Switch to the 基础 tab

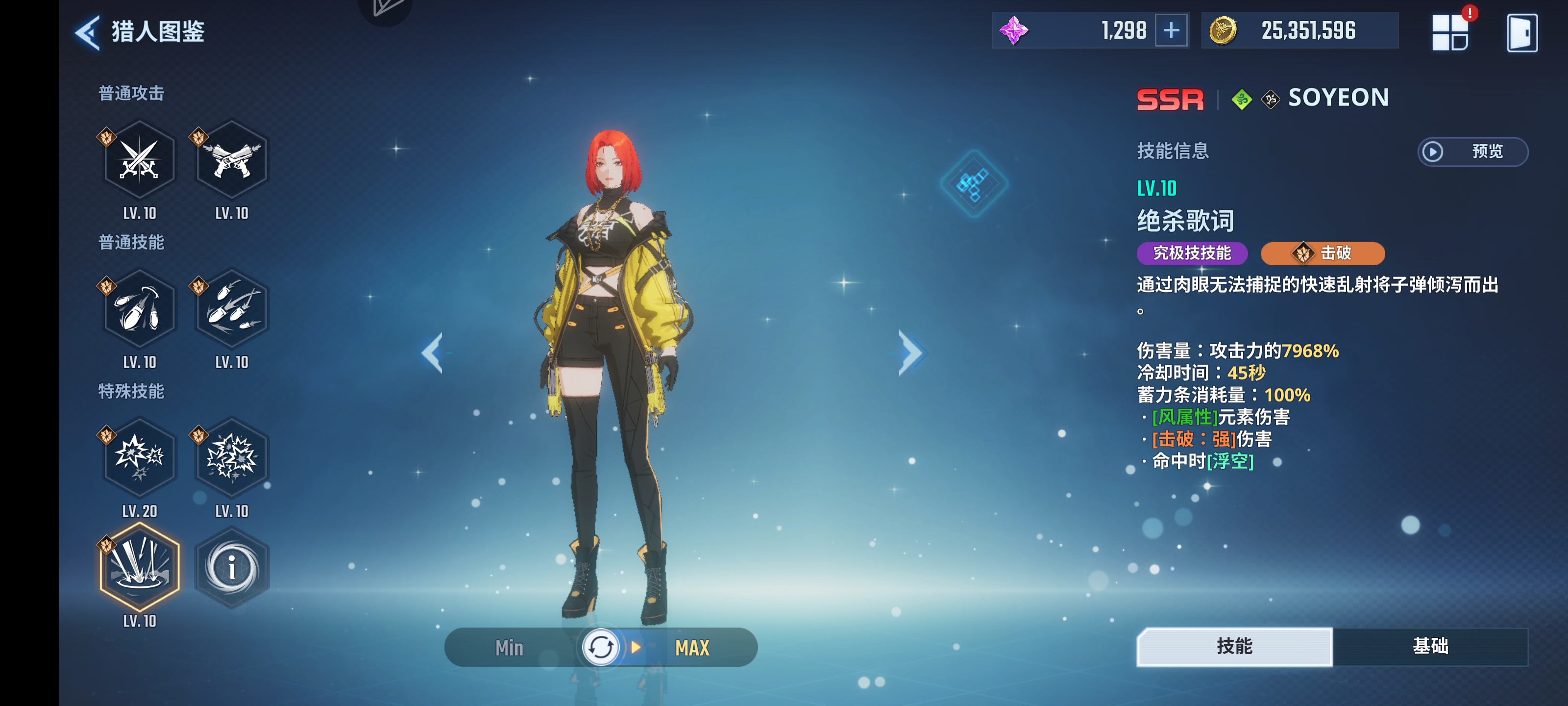tap(1430, 646)
